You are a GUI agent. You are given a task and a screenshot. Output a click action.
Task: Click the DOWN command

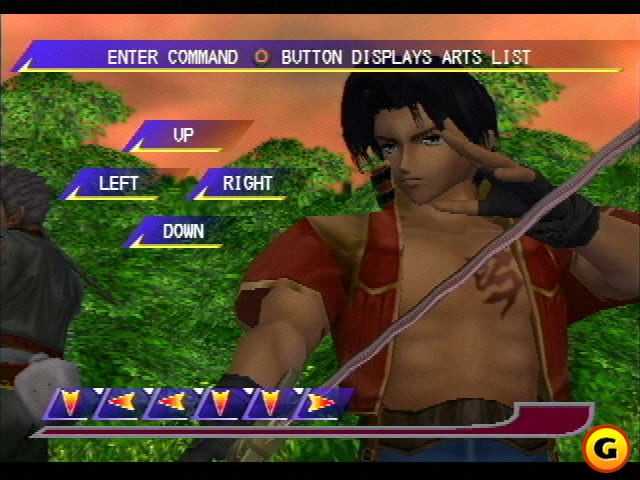[x=183, y=231]
